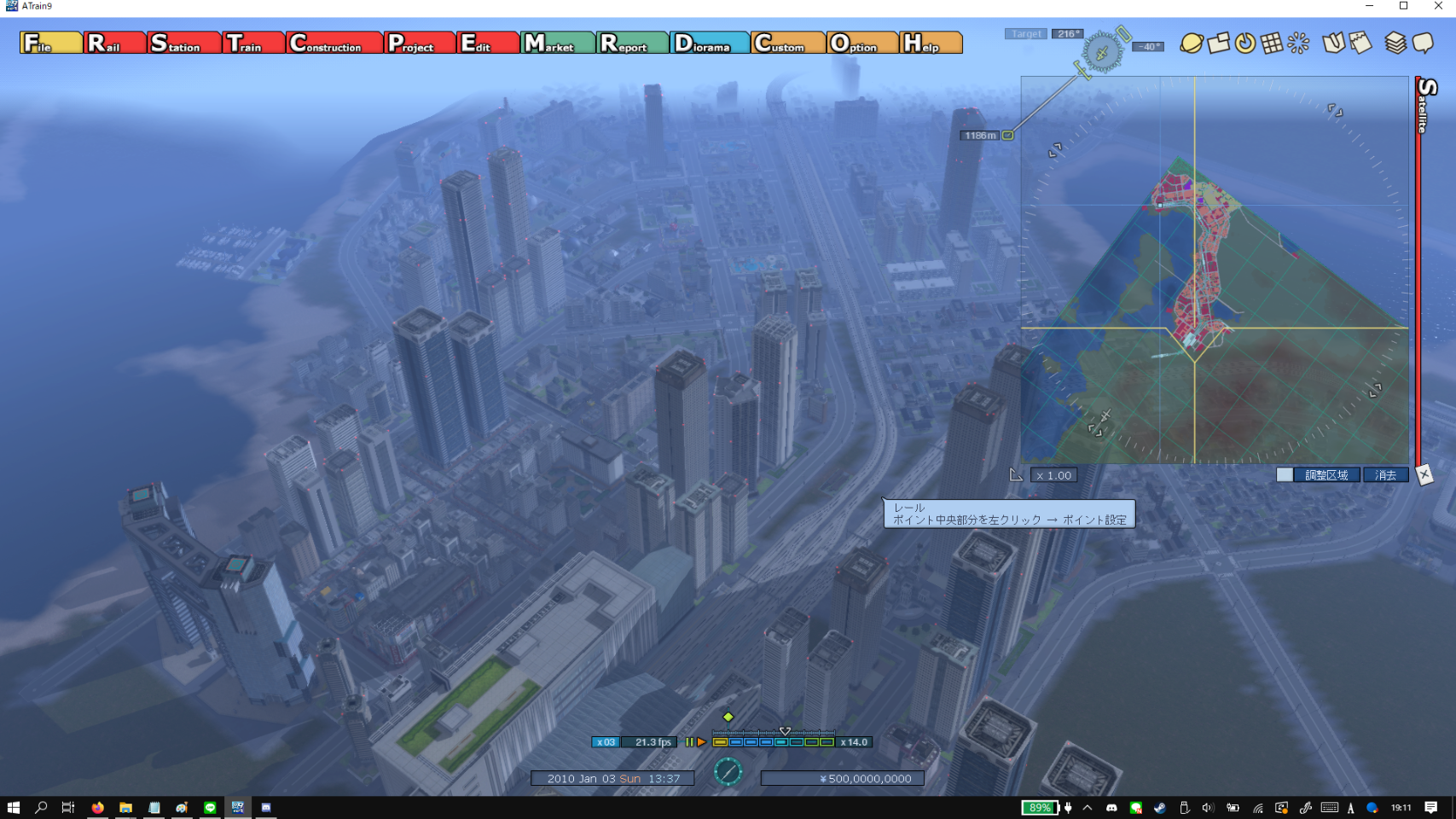Open the Market menu
Viewport: 1456px width, 819px height.
point(557,43)
